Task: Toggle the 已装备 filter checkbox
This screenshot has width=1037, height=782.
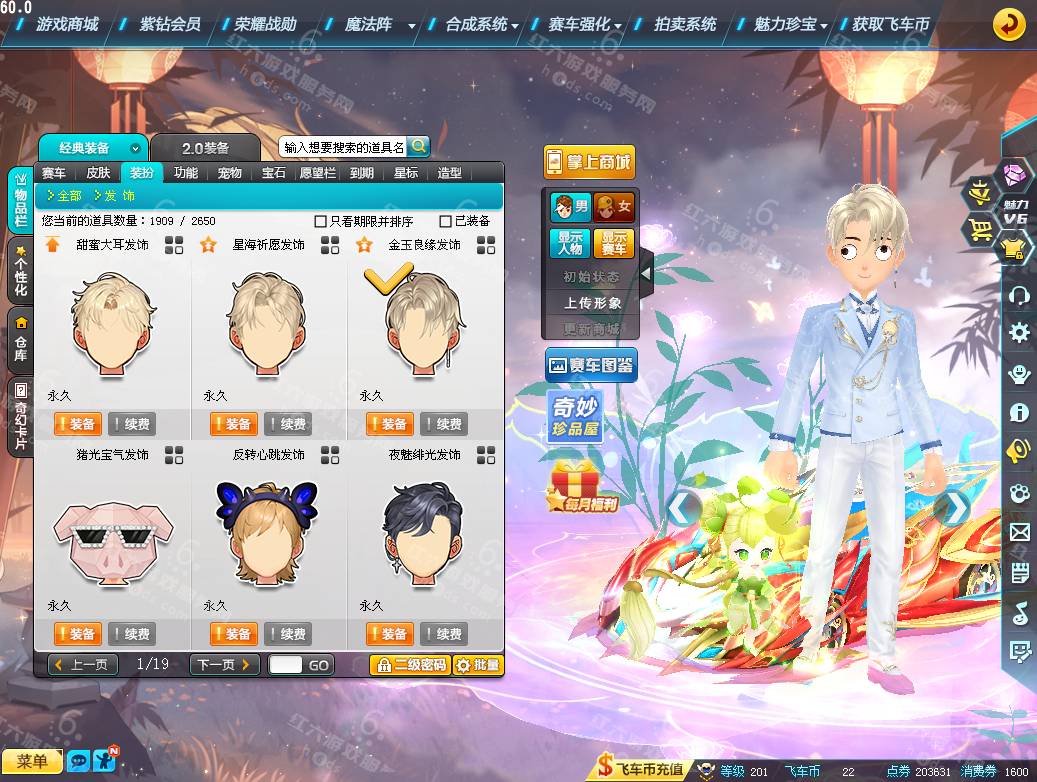Action: 446,221
